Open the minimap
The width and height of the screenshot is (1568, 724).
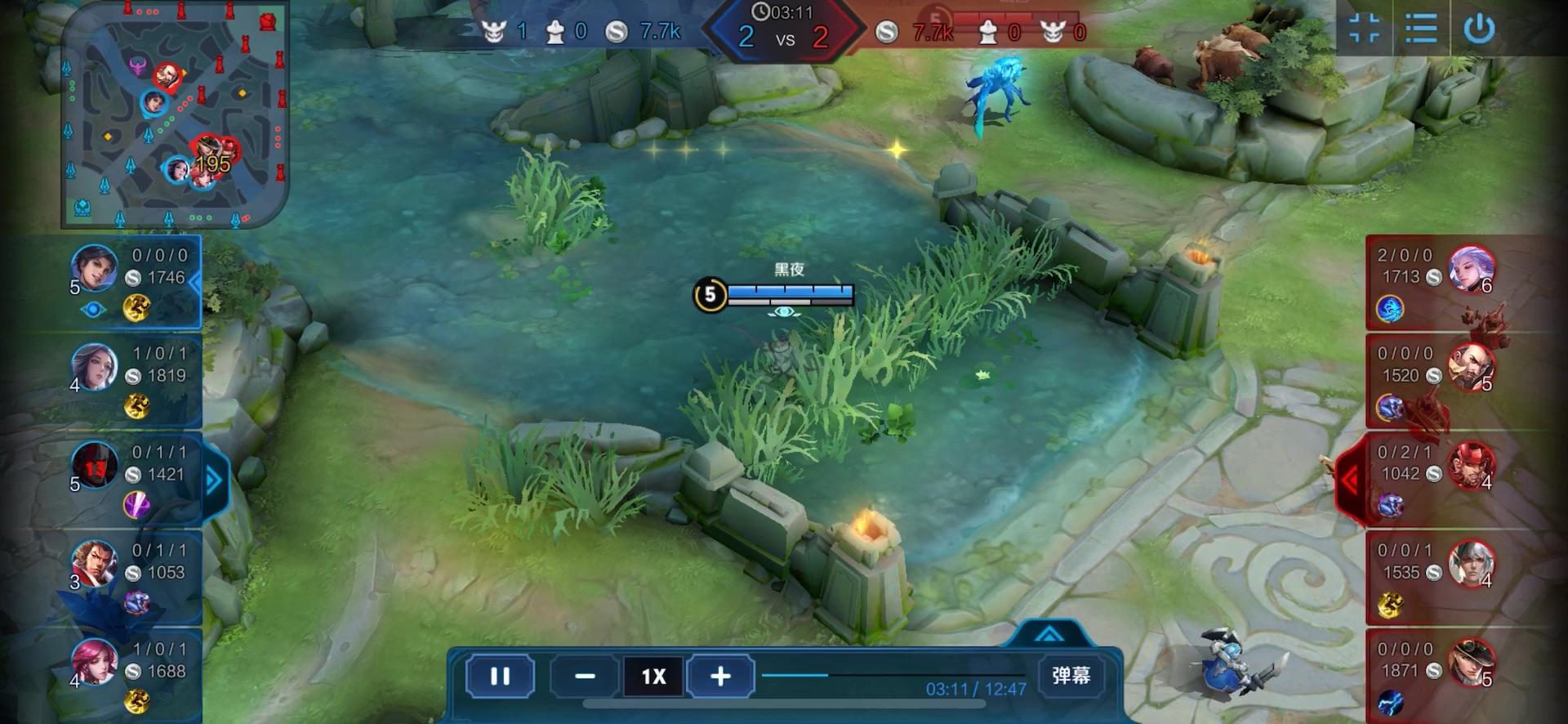[175, 114]
